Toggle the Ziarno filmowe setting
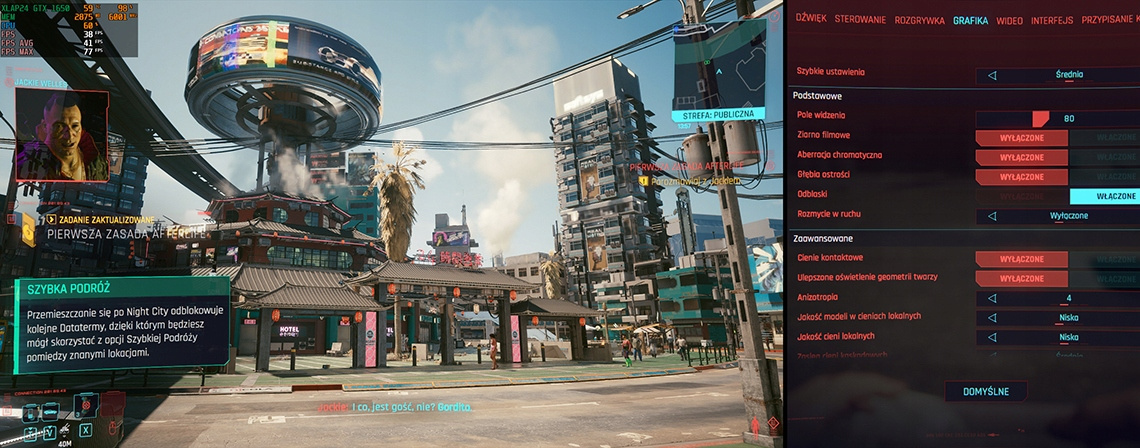This screenshot has width=1140, height=448. pyautogui.click(x=1021, y=138)
